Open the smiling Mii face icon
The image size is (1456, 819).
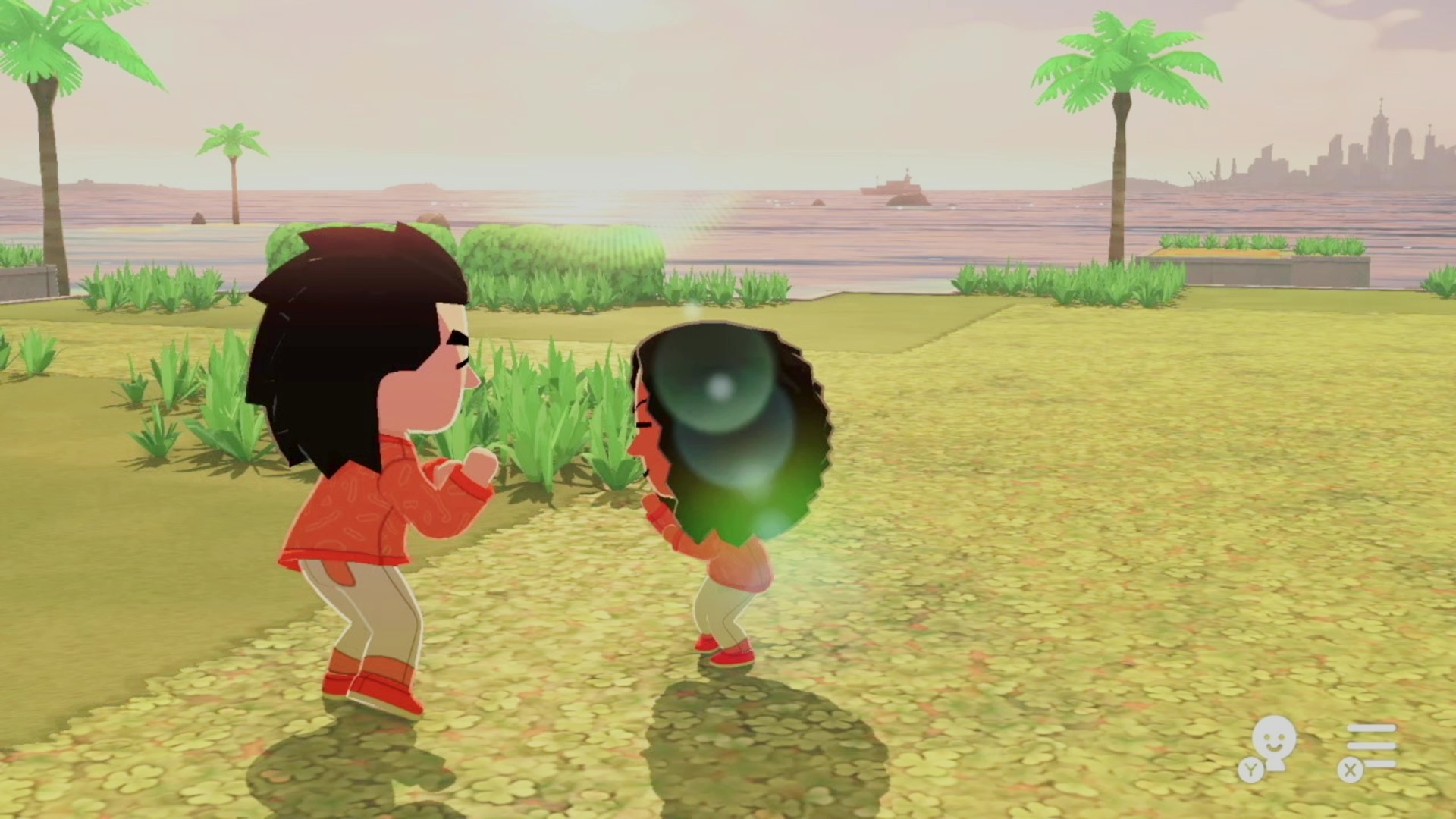click(x=1272, y=744)
